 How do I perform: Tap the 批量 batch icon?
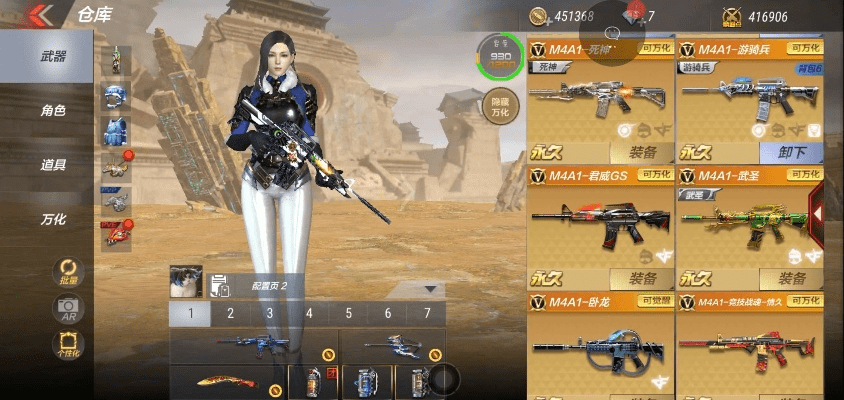(x=67, y=272)
